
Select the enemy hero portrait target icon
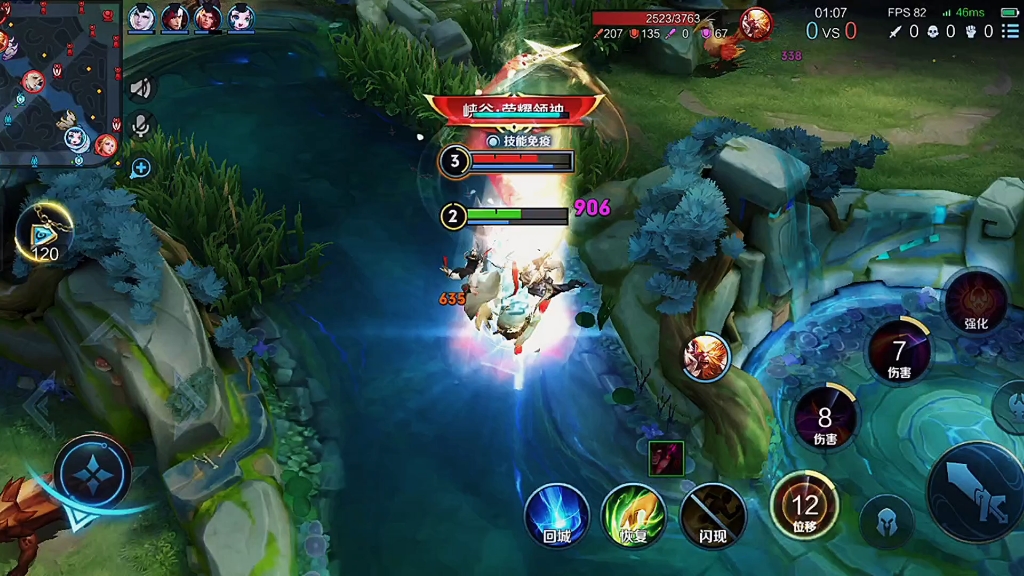[x=707, y=357]
